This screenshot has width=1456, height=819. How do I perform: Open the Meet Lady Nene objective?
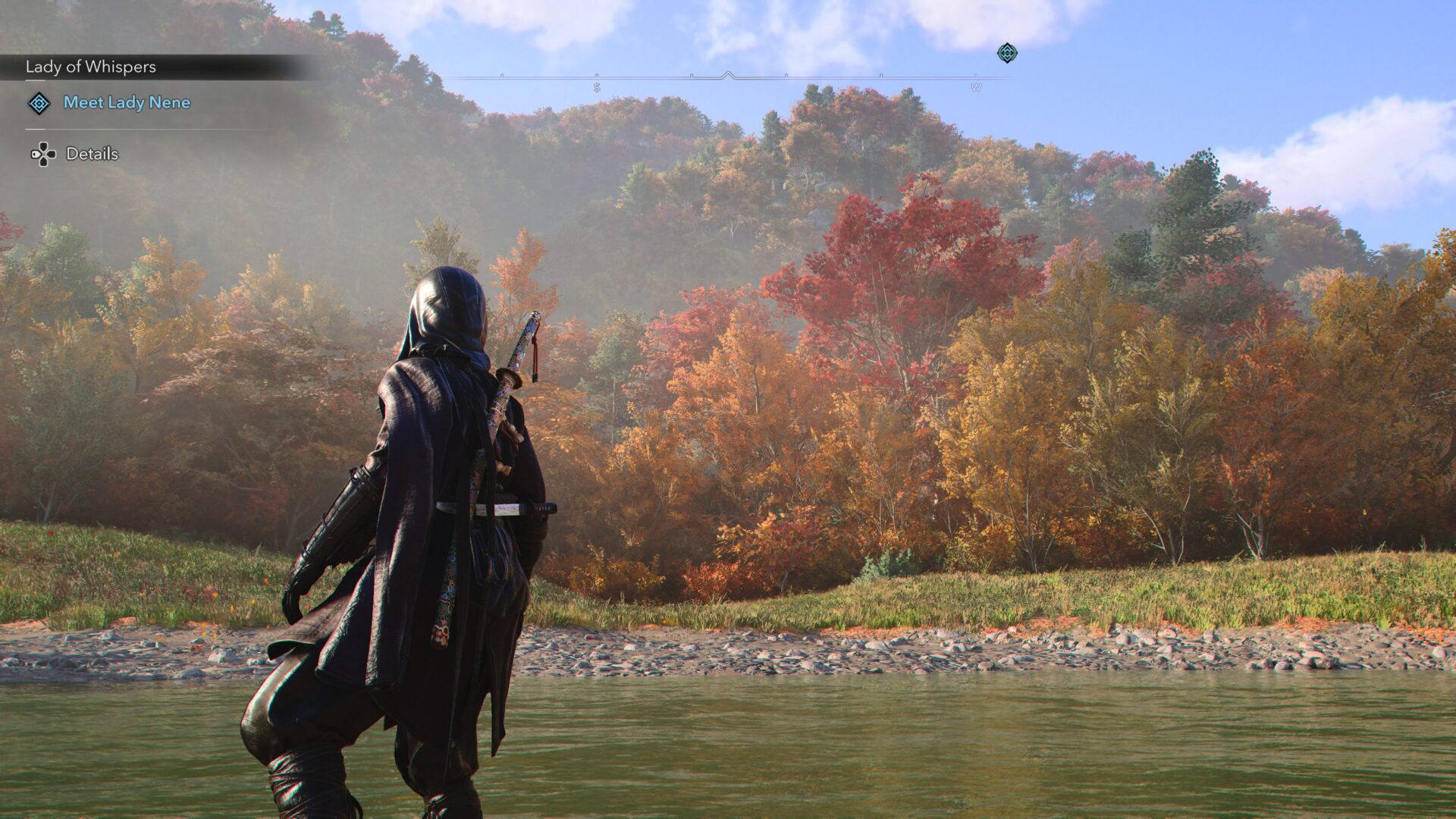click(x=126, y=104)
